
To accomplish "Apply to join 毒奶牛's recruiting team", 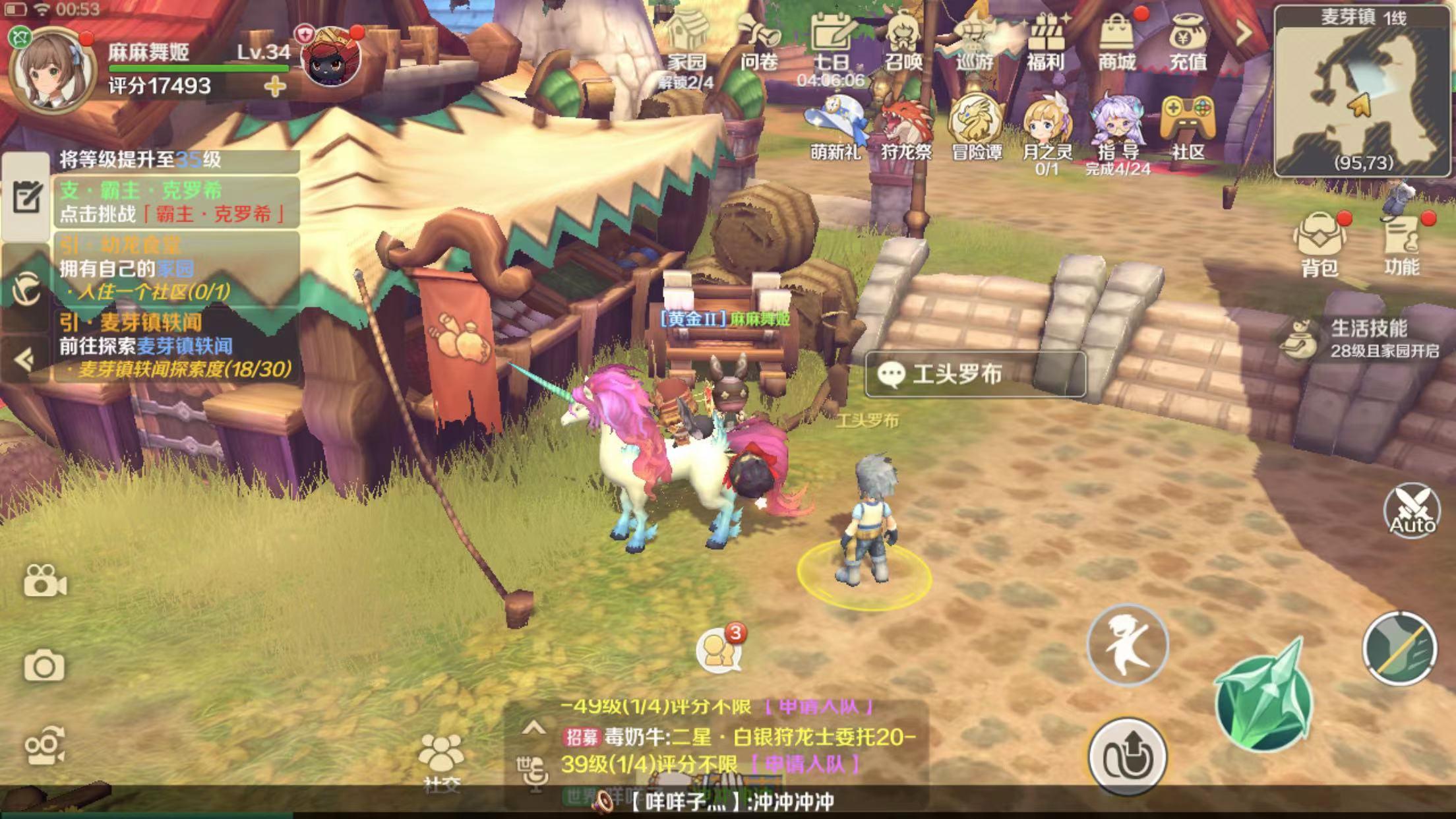I will click(804, 765).
